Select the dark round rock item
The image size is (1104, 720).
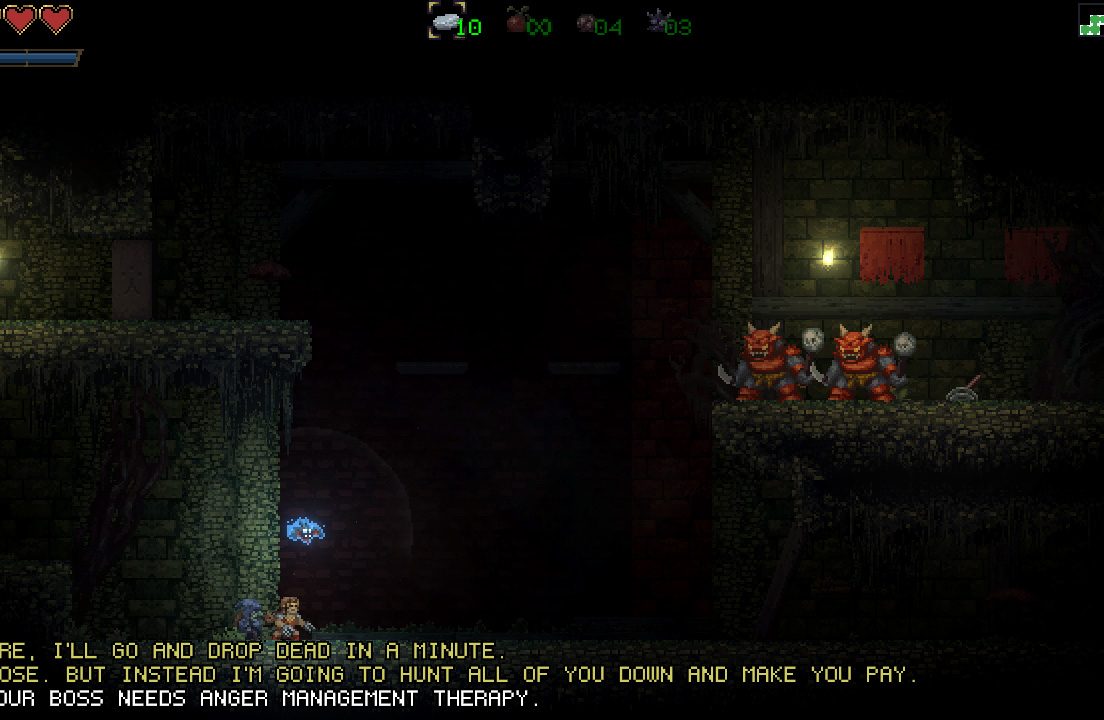click(x=586, y=22)
